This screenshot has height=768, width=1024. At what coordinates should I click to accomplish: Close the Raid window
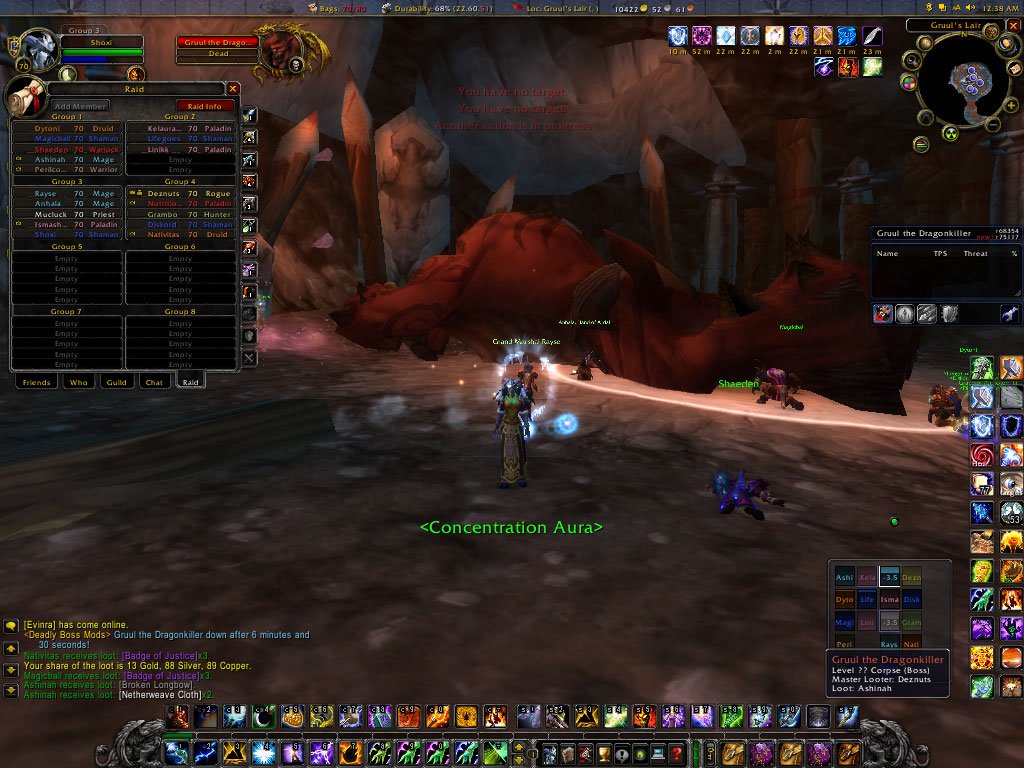(x=233, y=89)
